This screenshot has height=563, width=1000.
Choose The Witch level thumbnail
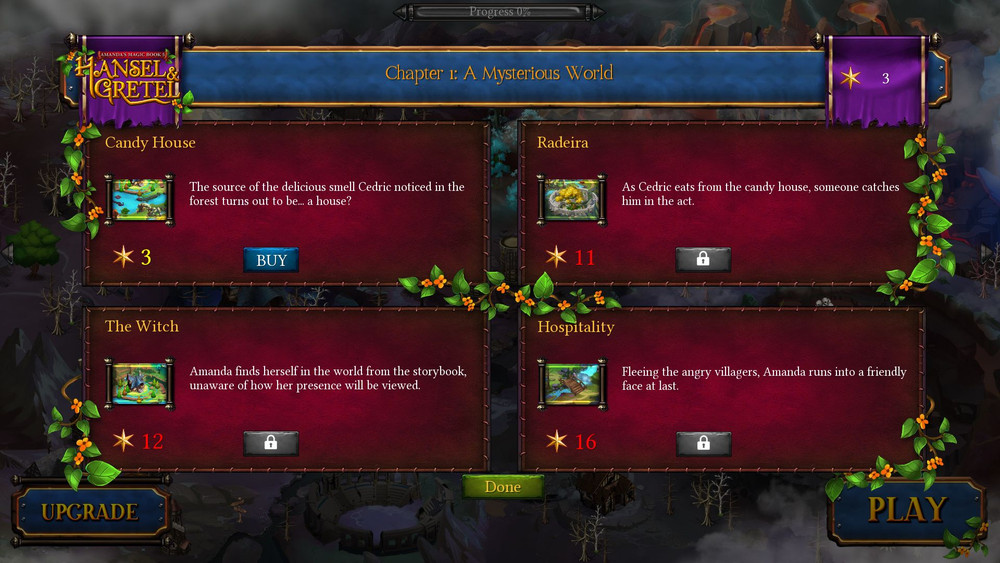(x=139, y=384)
